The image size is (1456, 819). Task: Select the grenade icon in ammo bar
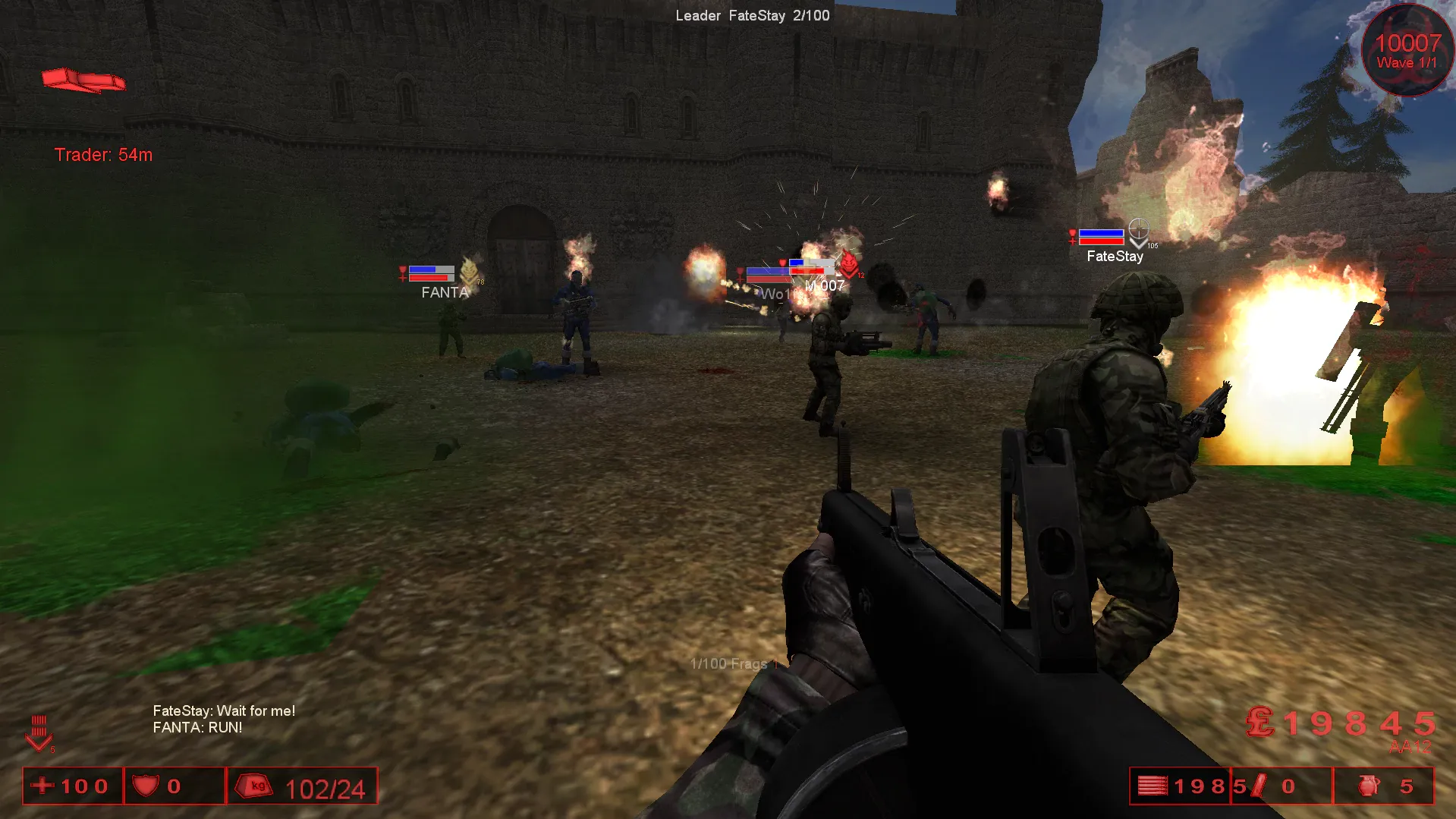click(1368, 786)
